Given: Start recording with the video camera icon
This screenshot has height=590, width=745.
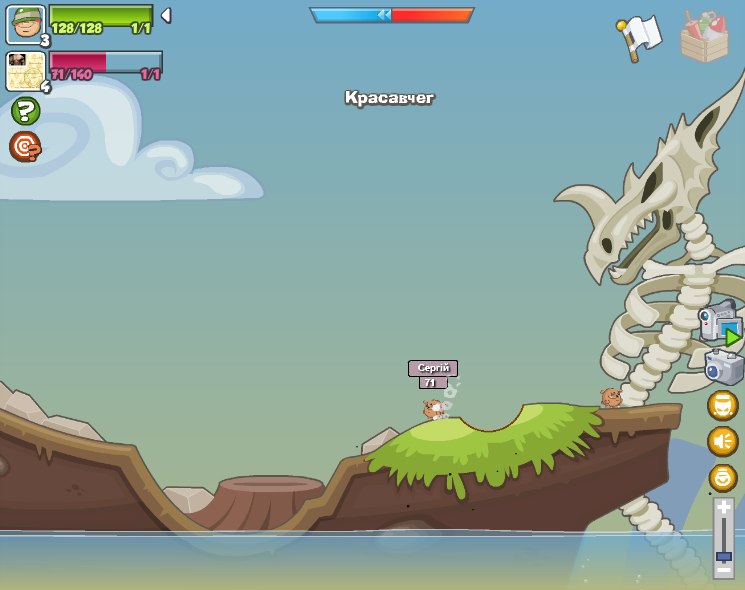Looking at the screenshot, I should [x=720, y=324].
